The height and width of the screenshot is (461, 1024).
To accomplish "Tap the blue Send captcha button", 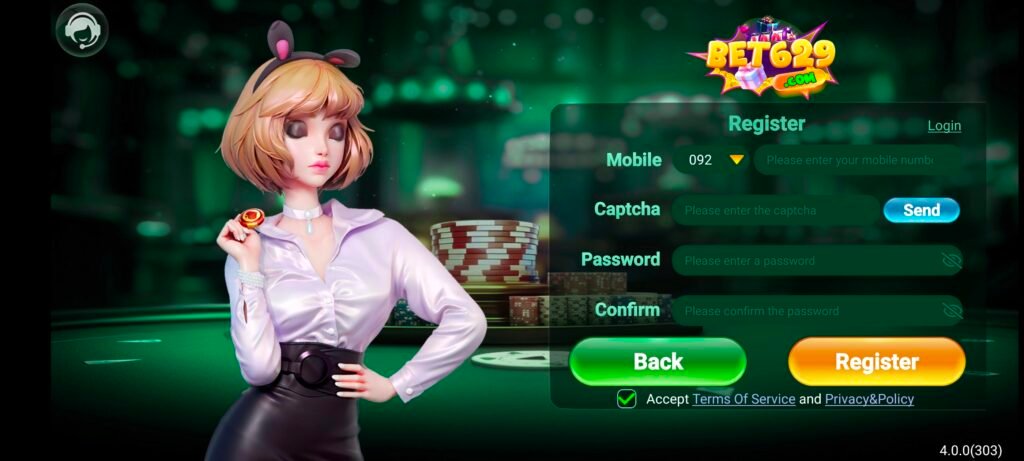I will coord(921,210).
